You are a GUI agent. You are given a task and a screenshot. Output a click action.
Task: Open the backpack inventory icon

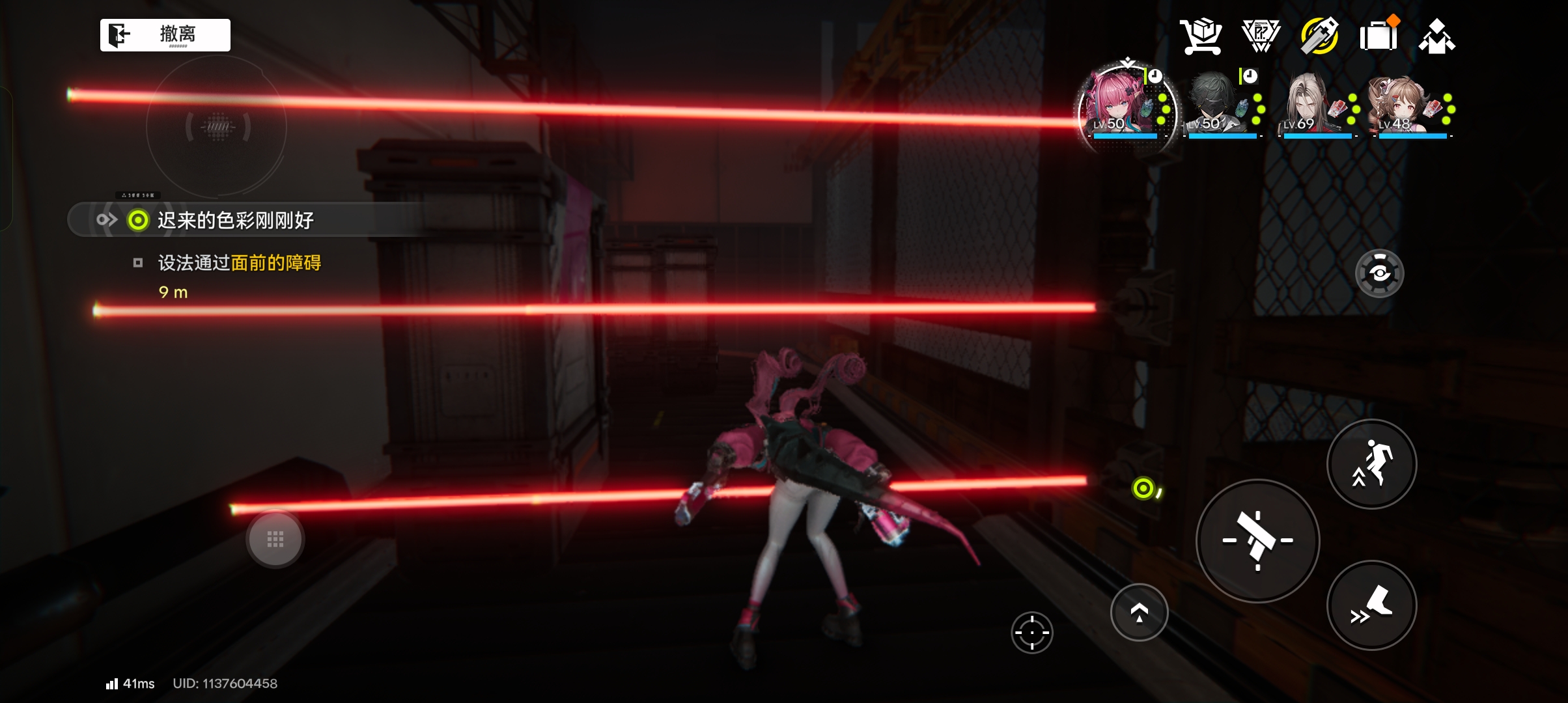tap(1379, 36)
